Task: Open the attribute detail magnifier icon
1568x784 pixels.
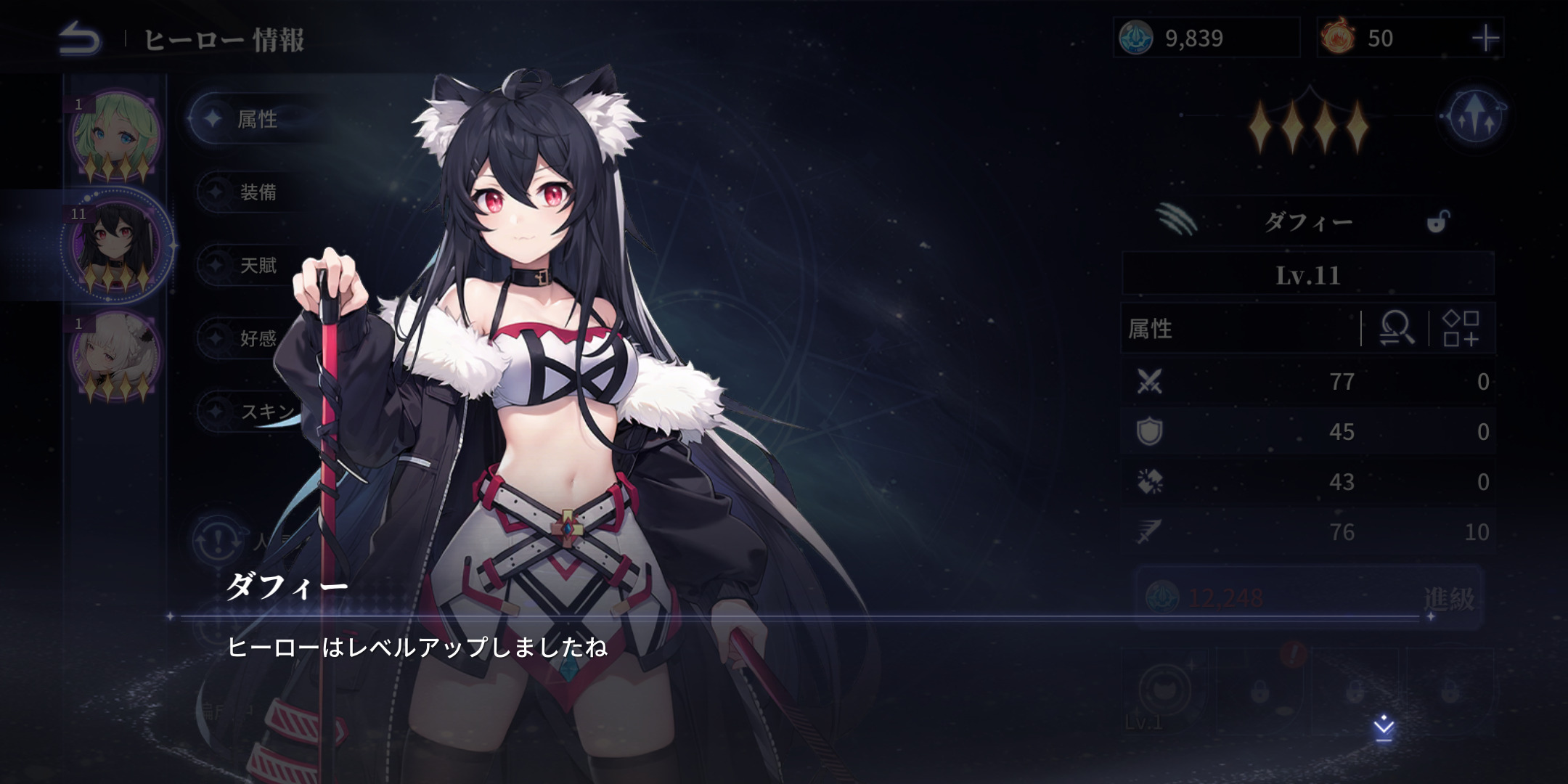Action: pos(1396,329)
